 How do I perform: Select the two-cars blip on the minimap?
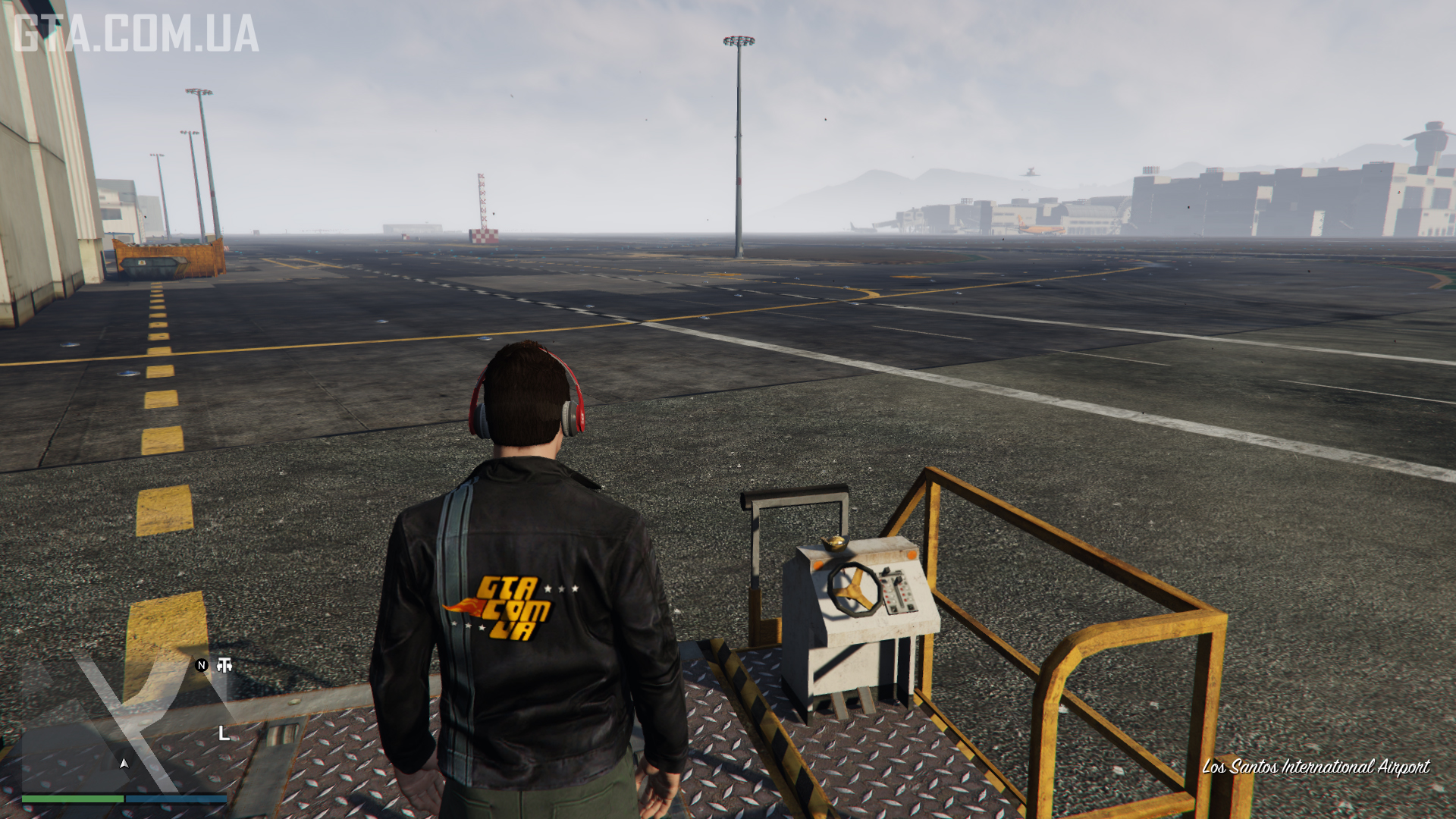(224, 665)
